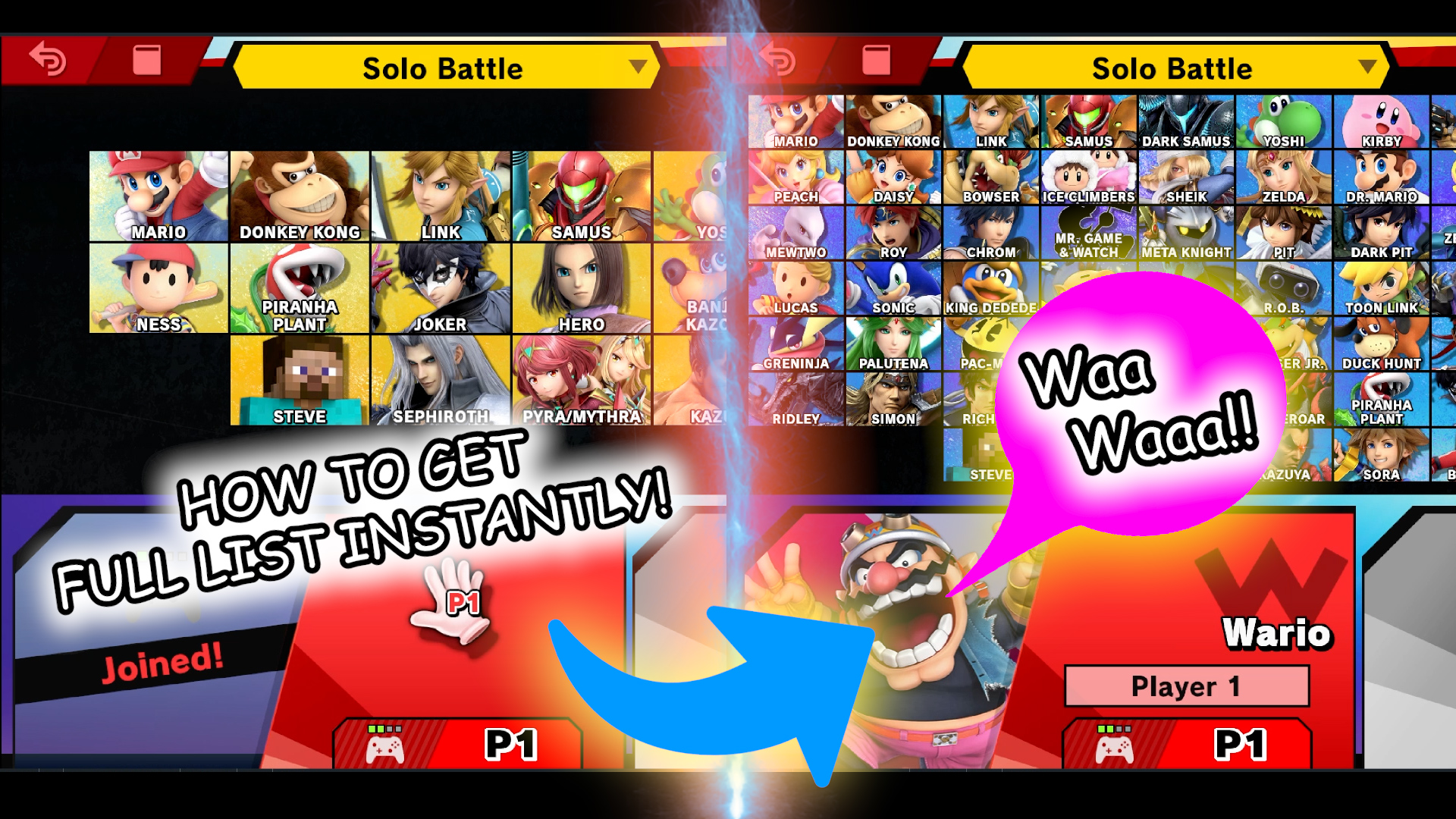
Task: Click the Solo Battle mode banner
Action: tap(444, 67)
